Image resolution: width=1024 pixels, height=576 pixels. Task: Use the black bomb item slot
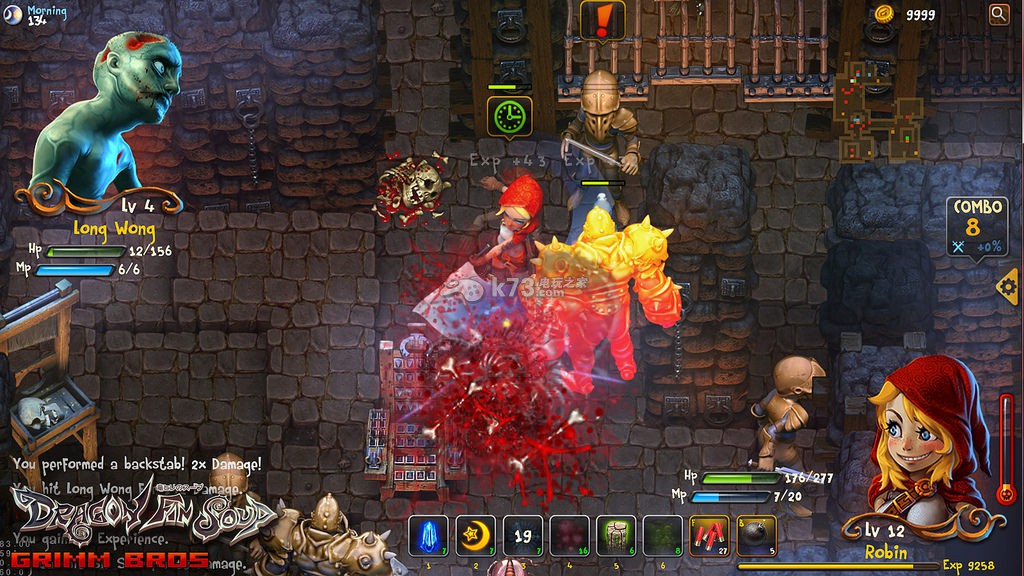point(757,536)
